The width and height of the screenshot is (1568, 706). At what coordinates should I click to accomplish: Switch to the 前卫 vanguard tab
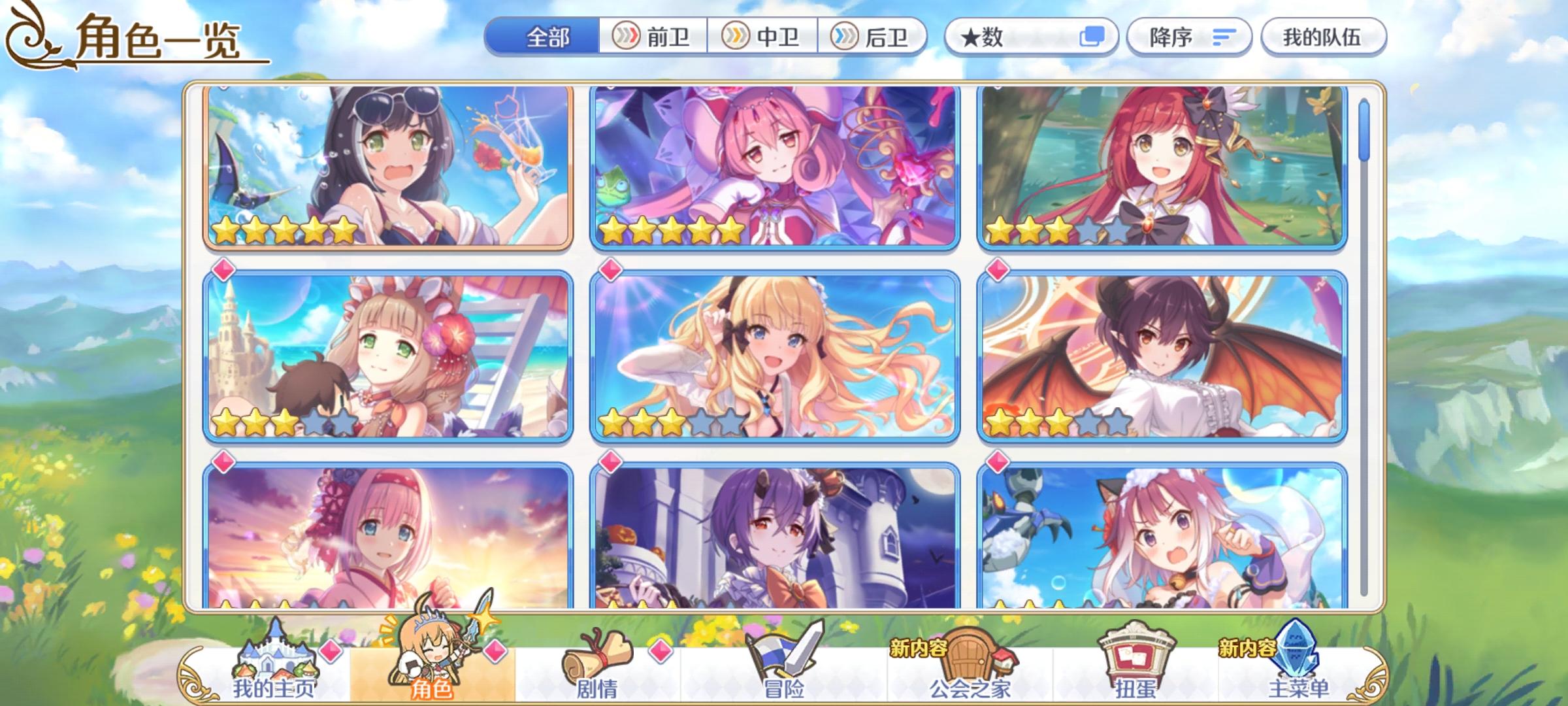tap(651, 37)
